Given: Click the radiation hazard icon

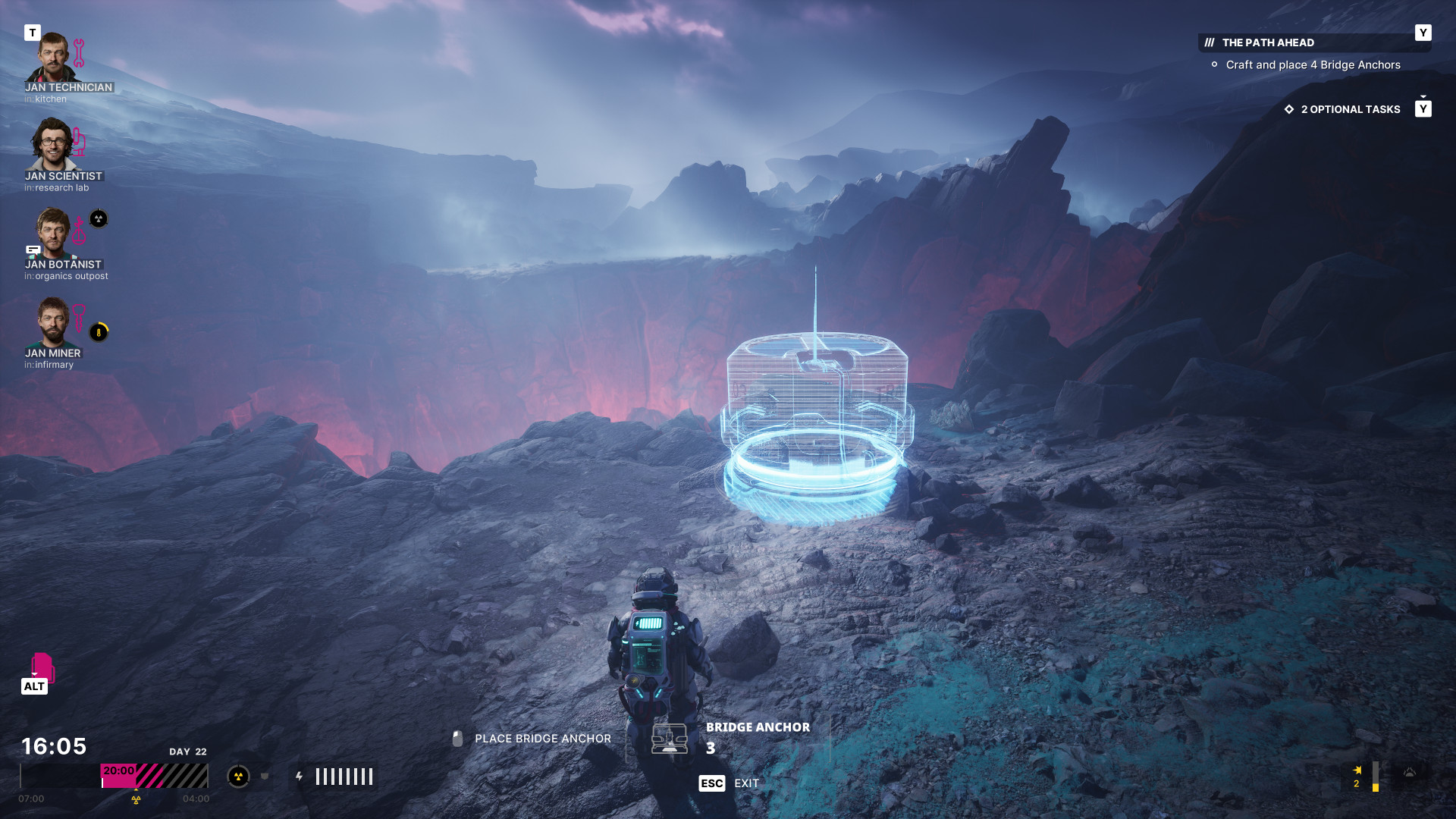Looking at the screenshot, I should 238,777.
